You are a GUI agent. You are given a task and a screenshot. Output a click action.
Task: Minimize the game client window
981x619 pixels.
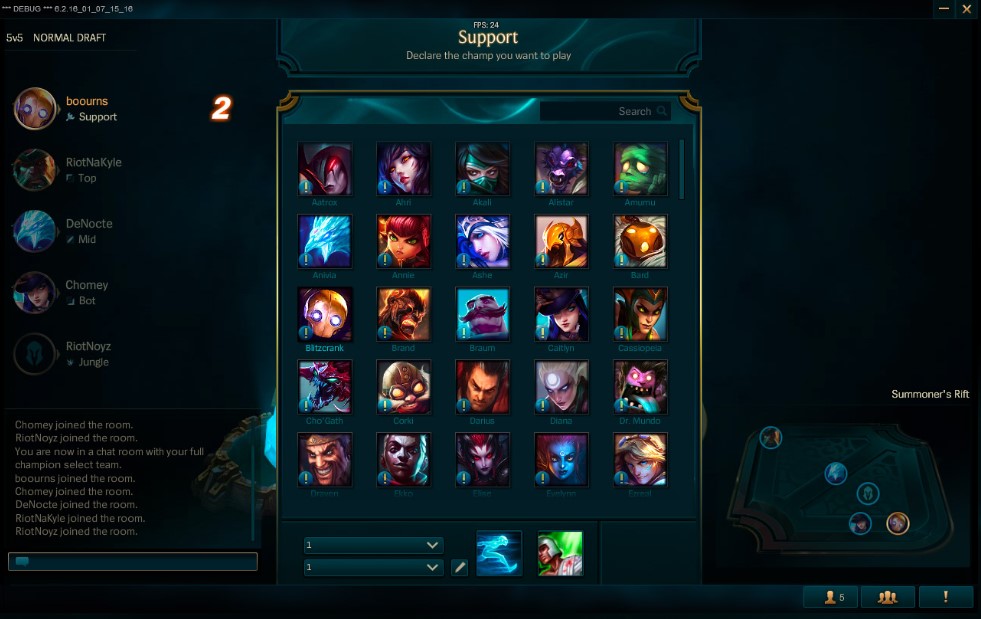click(x=943, y=9)
